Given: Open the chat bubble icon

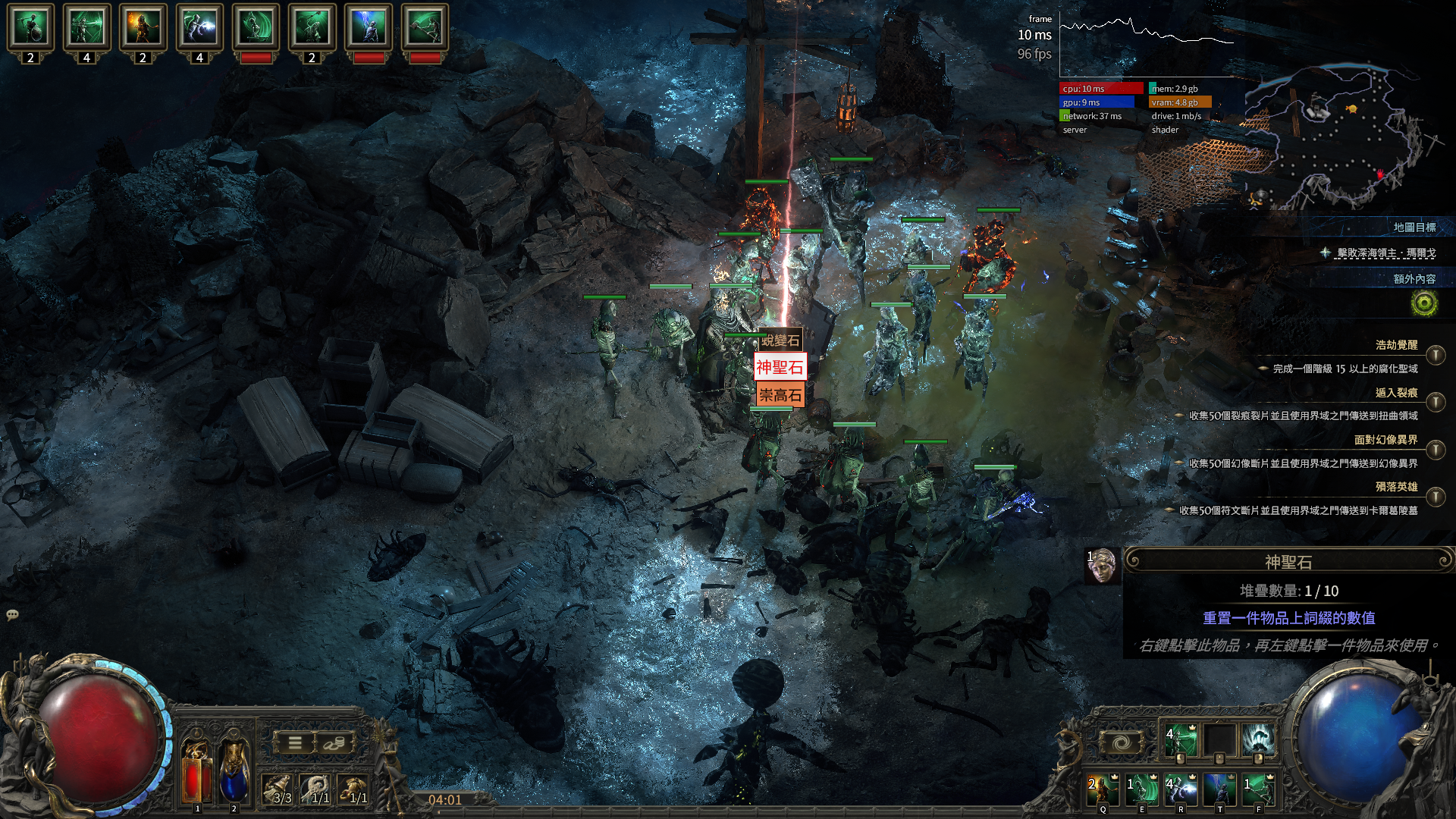Looking at the screenshot, I should tap(12, 615).
